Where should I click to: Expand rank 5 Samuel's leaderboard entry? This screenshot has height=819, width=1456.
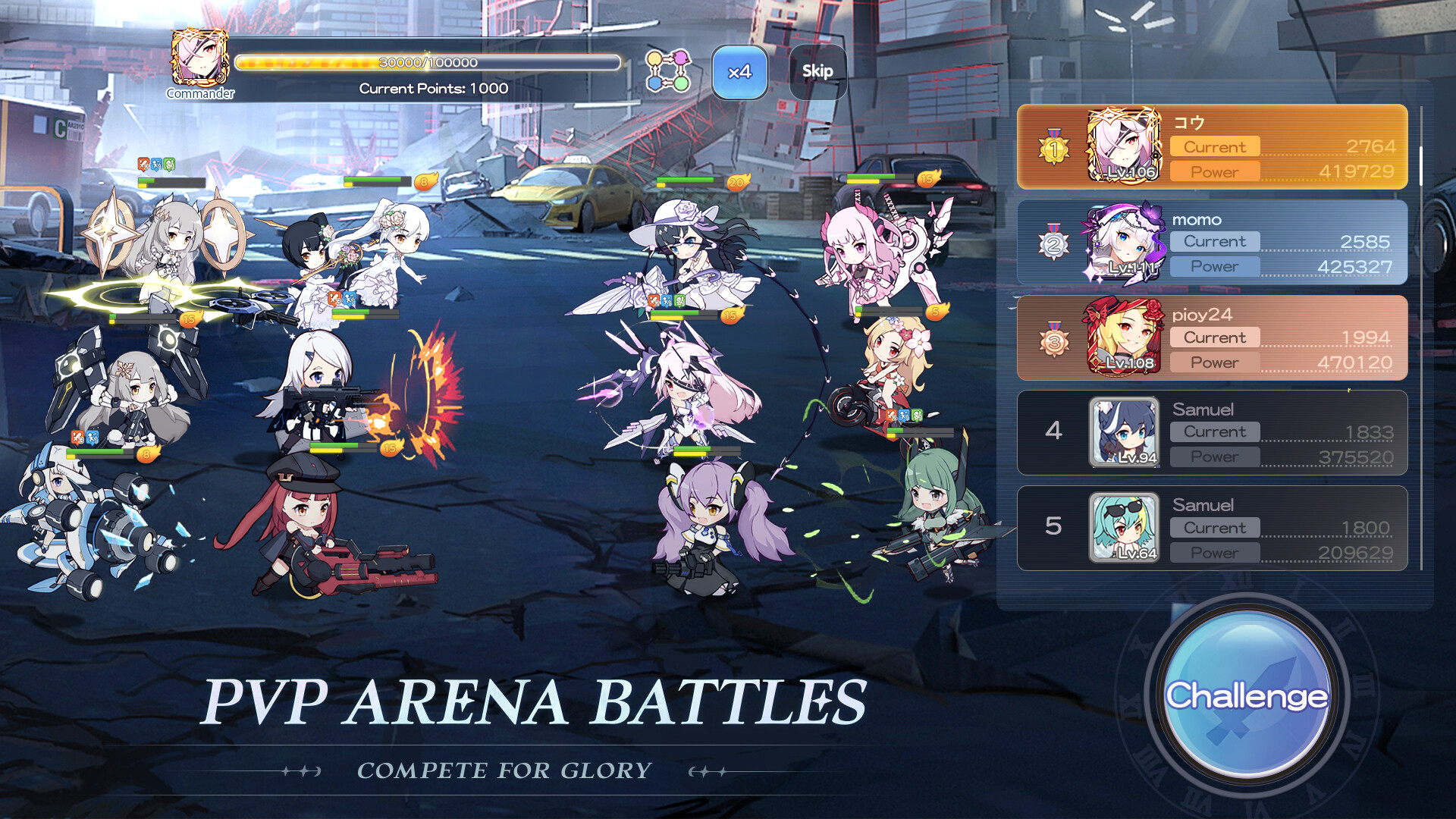[x=1289, y=529]
